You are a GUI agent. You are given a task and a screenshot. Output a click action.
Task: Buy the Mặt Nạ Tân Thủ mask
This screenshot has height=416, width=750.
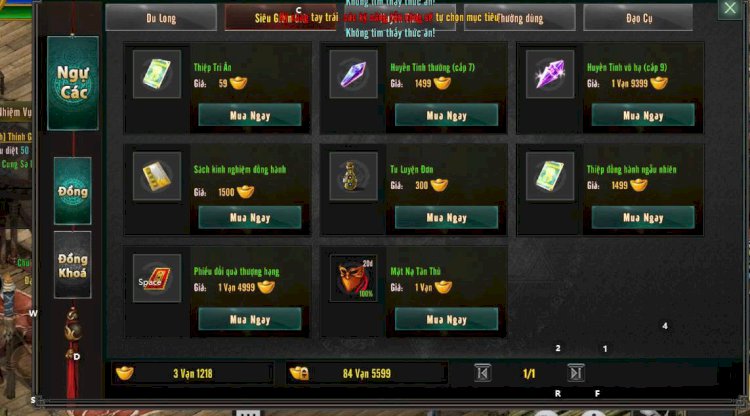(x=446, y=319)
